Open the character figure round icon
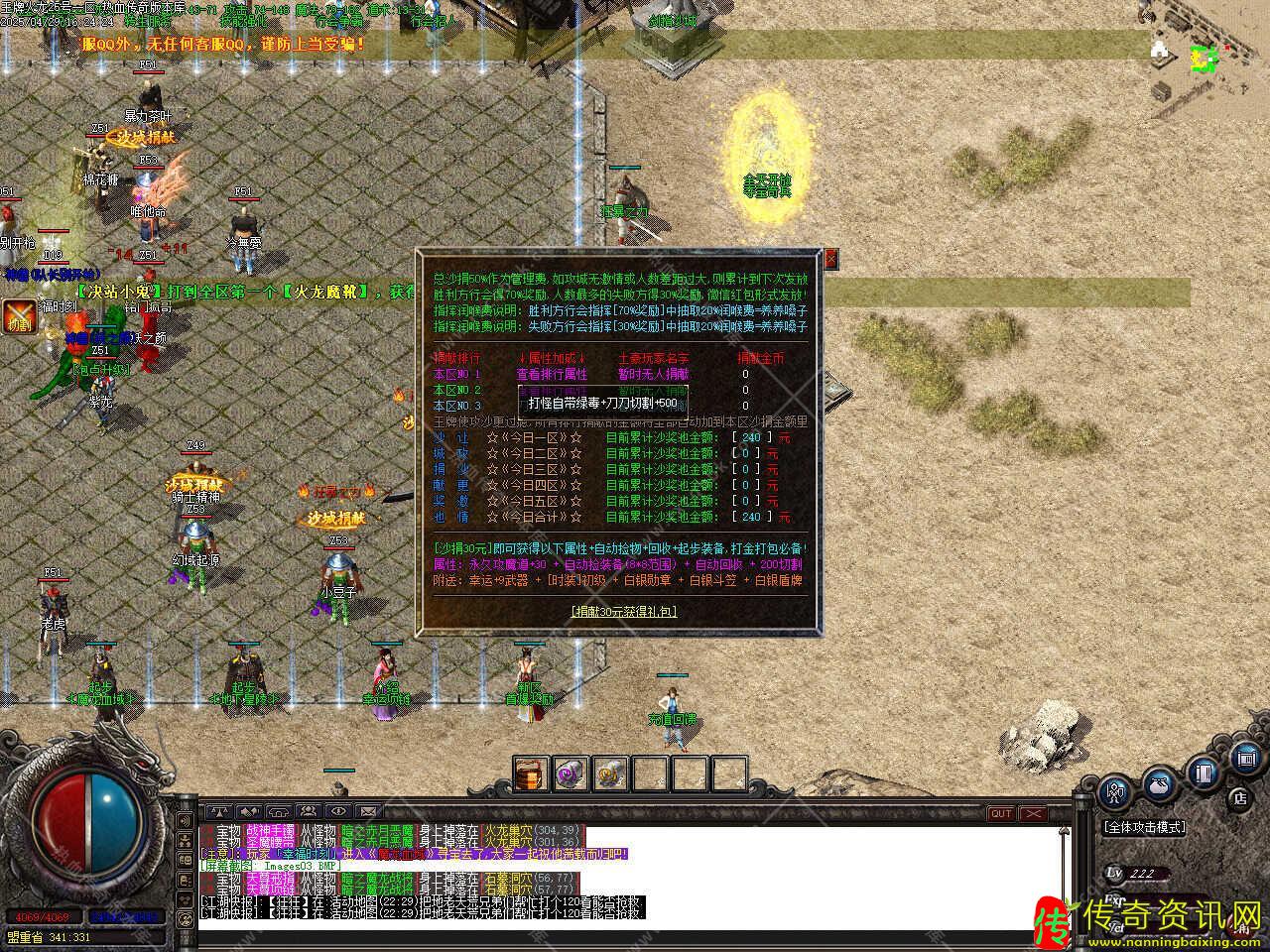 coord(1116,792)
